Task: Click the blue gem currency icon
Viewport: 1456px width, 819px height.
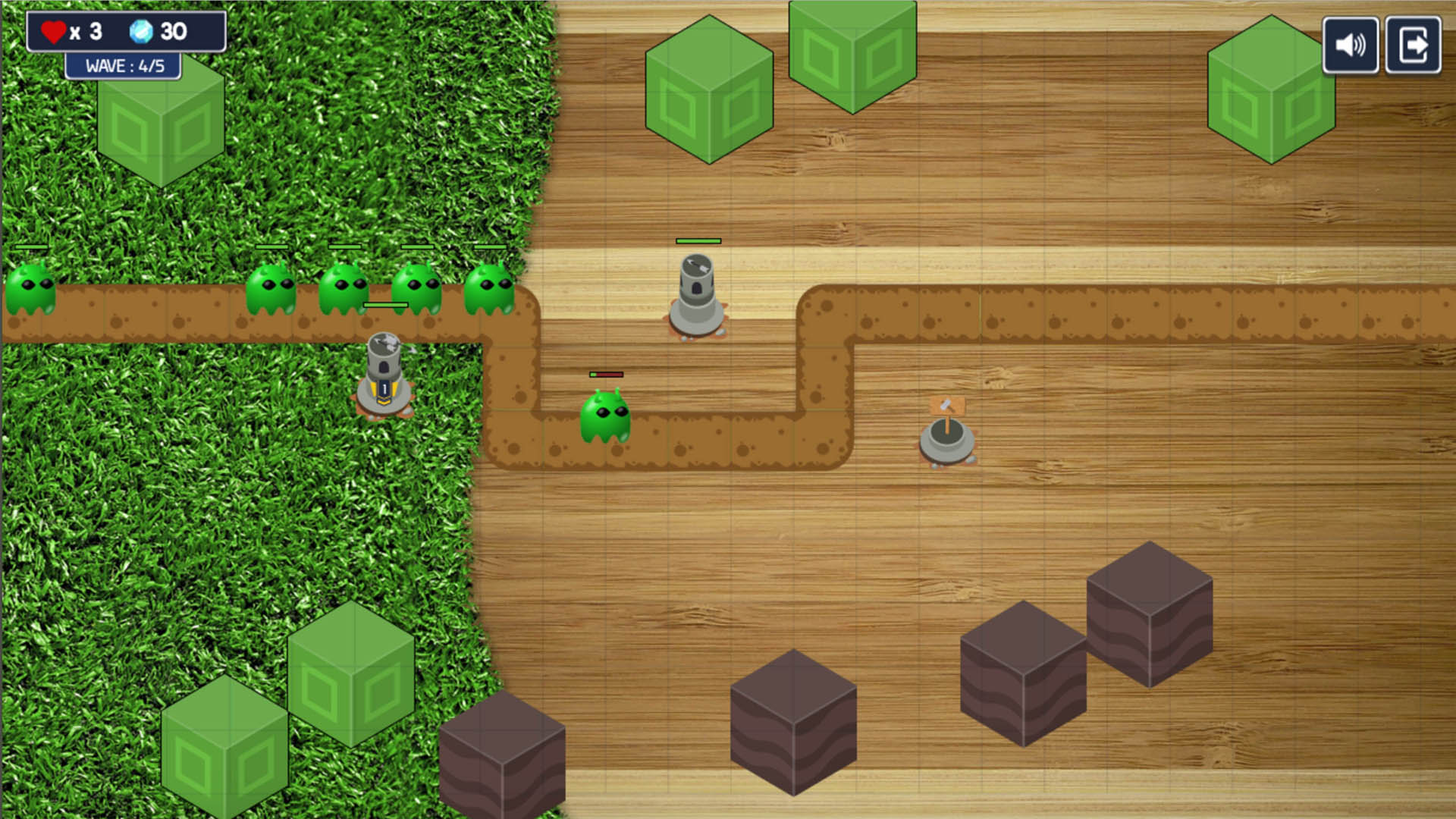Action: 141,32
